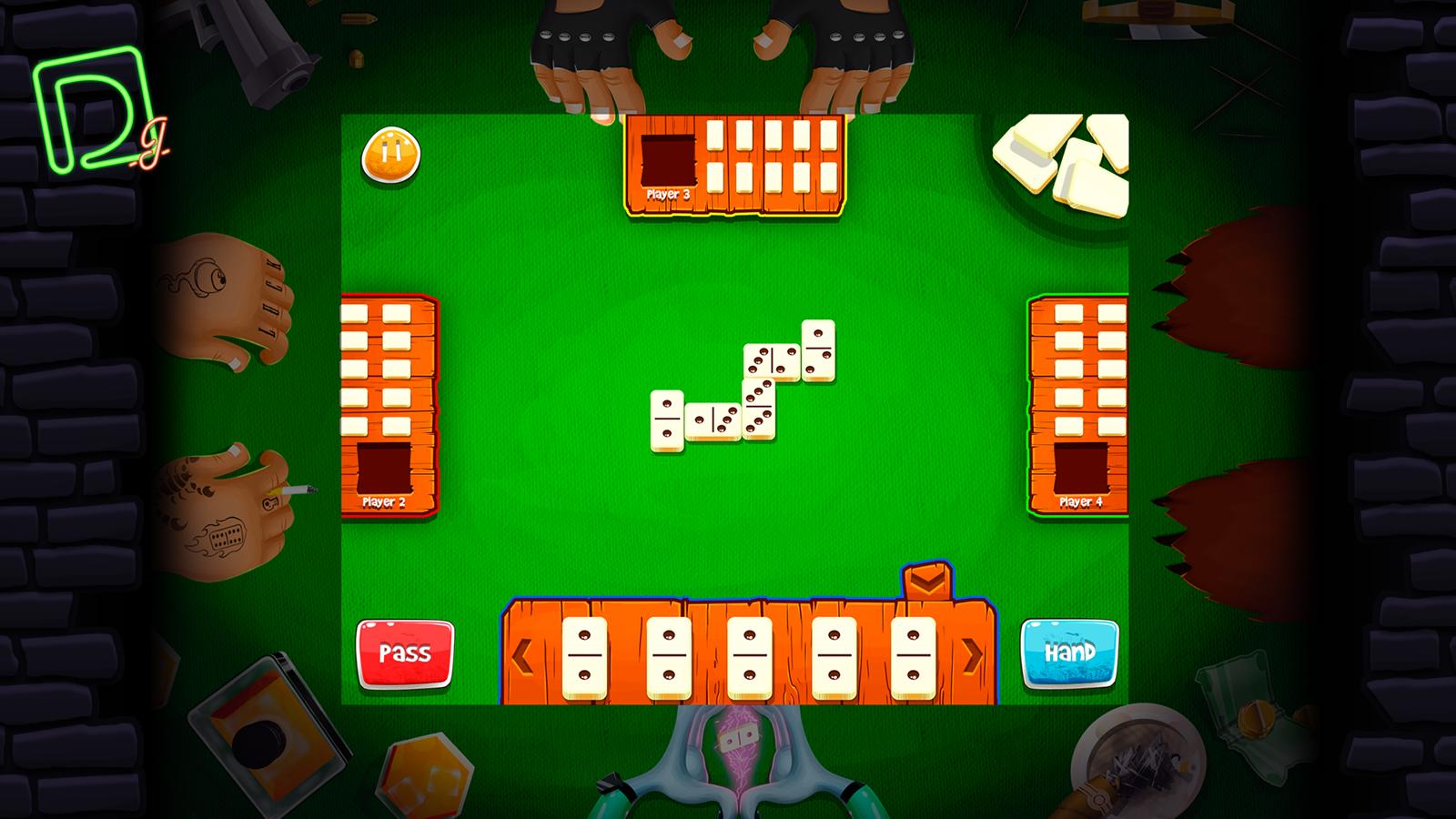The width and height of the screenshot is (1456, 819).
Task: Collapse the hand panel using the chevron tab
Action: [x=928, y=581]
